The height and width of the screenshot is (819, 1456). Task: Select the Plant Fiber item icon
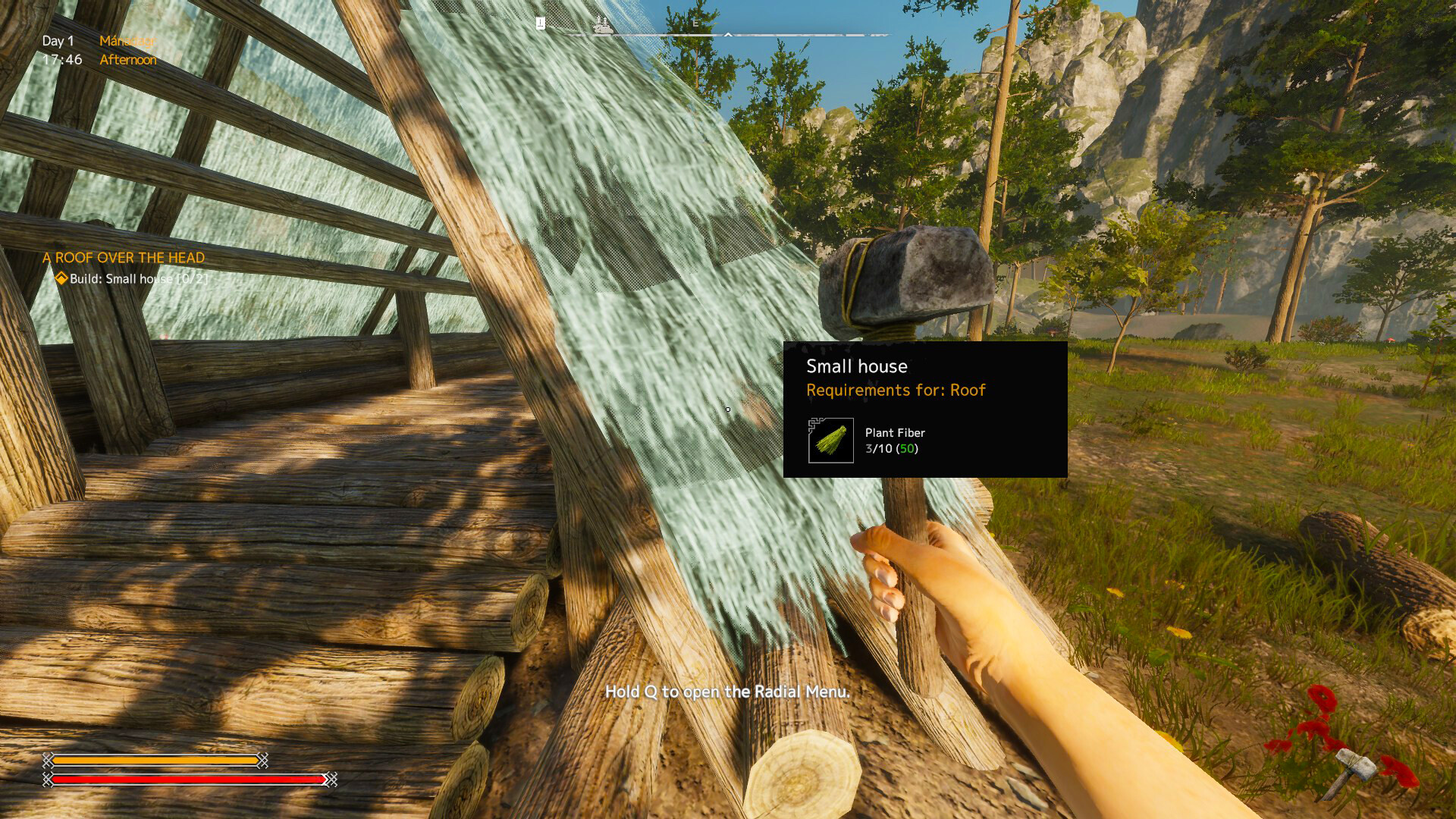point(830,441)
